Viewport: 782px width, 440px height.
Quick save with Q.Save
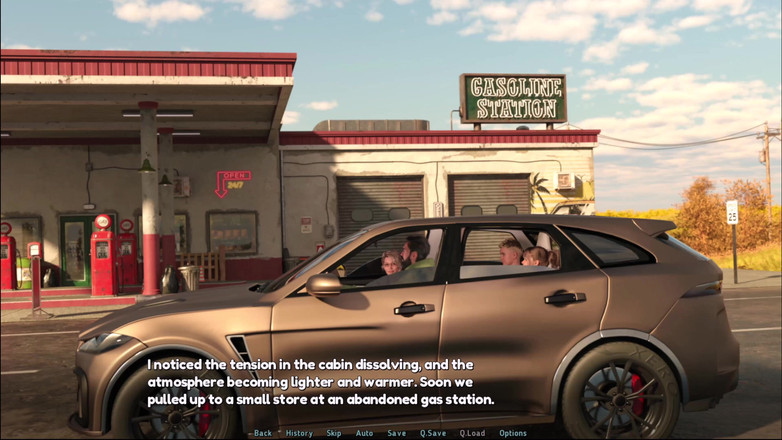tap(433, 433)
